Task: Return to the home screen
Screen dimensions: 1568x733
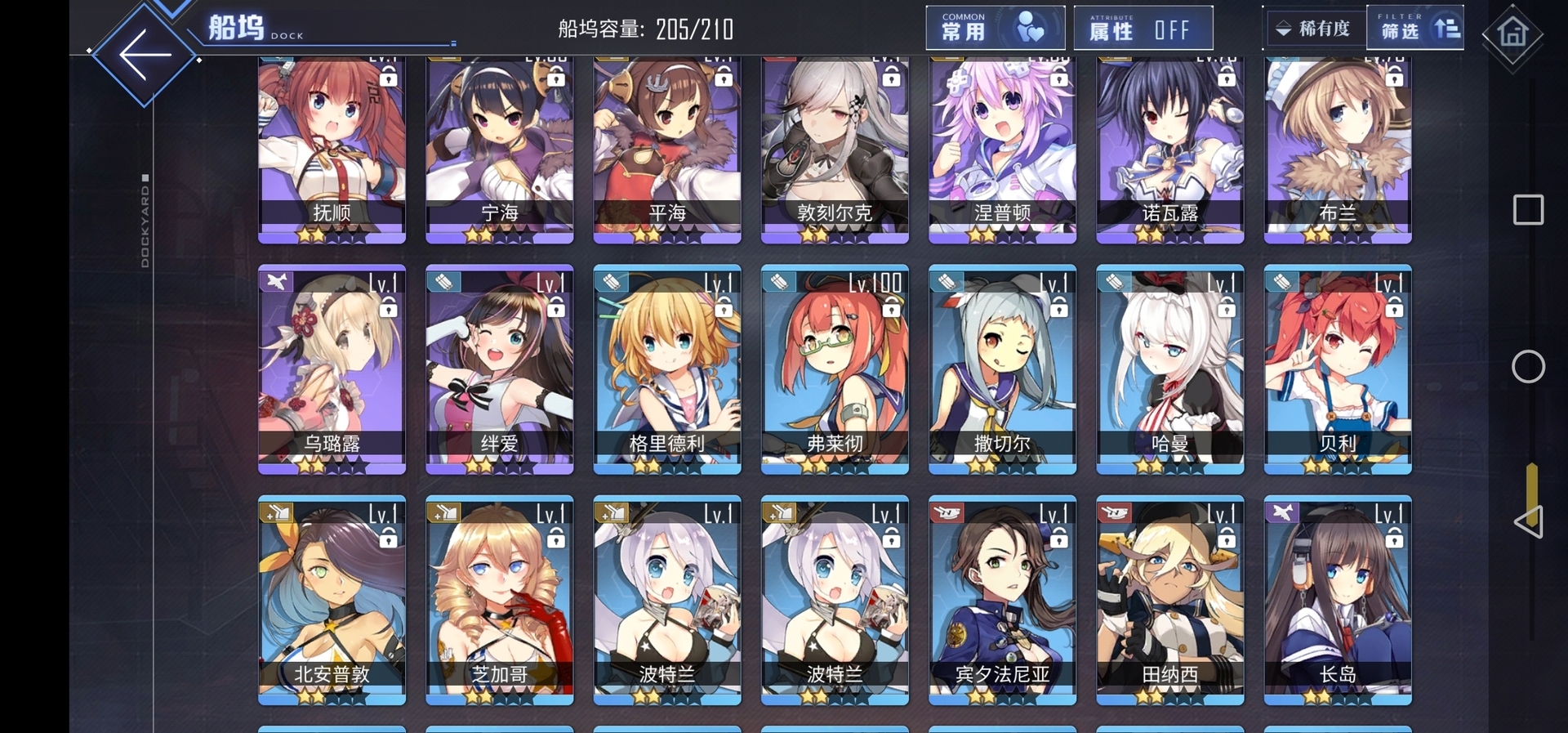Action: point(1512,34)
